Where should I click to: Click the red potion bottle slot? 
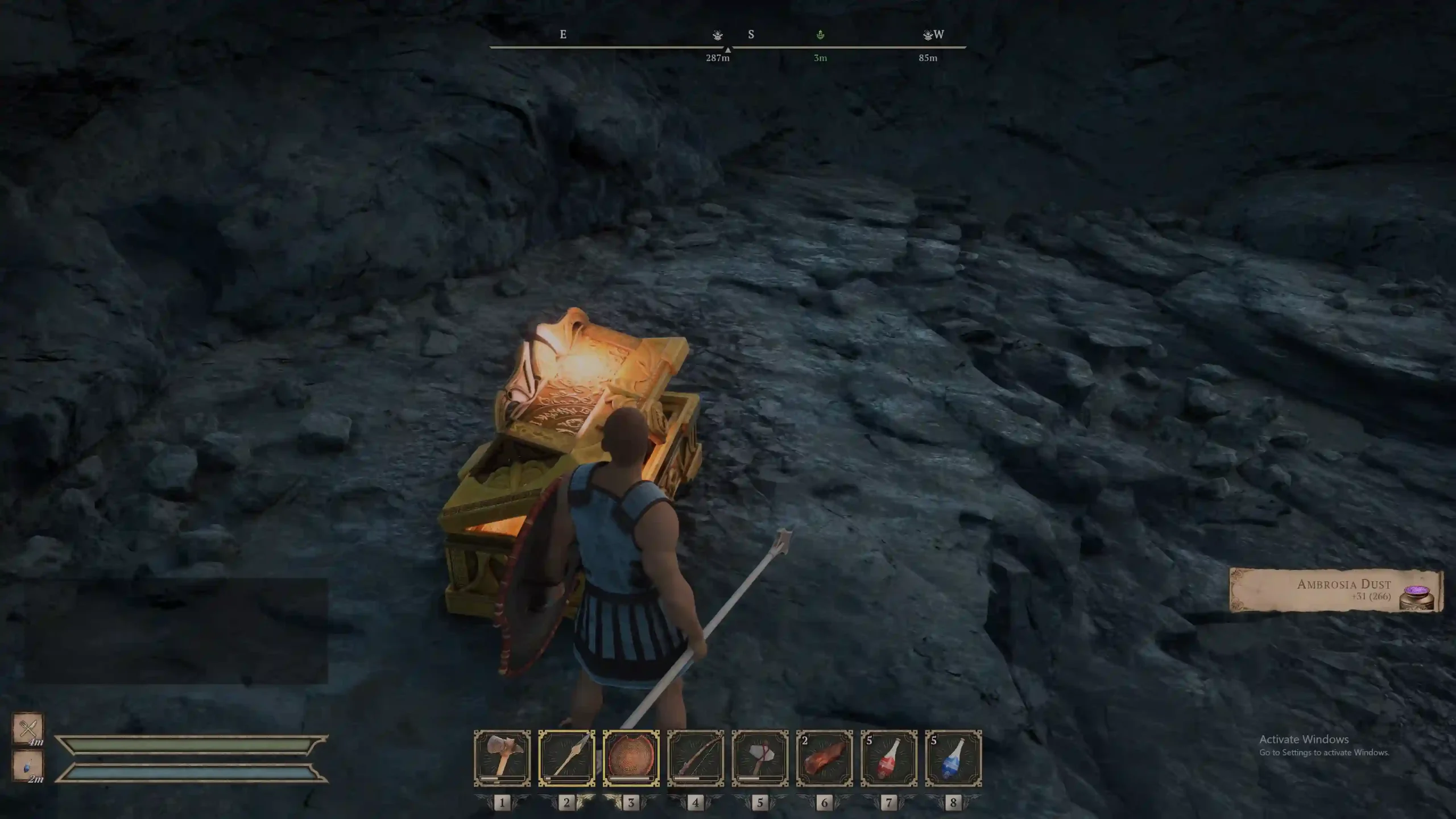click(x=889, y=758)
